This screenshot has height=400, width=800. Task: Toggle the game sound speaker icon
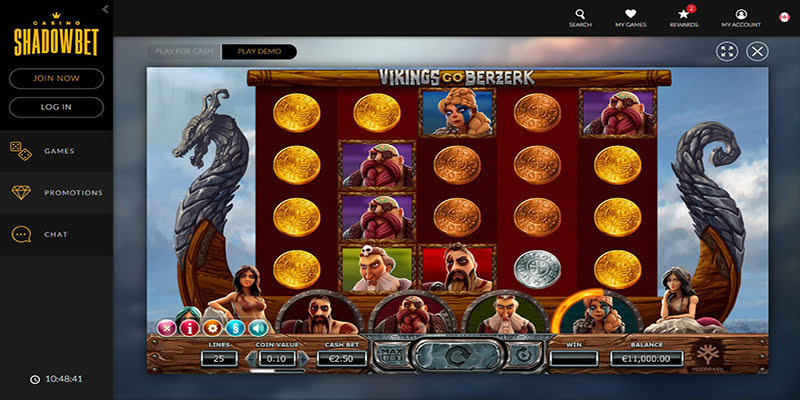[x=259, y=327]
